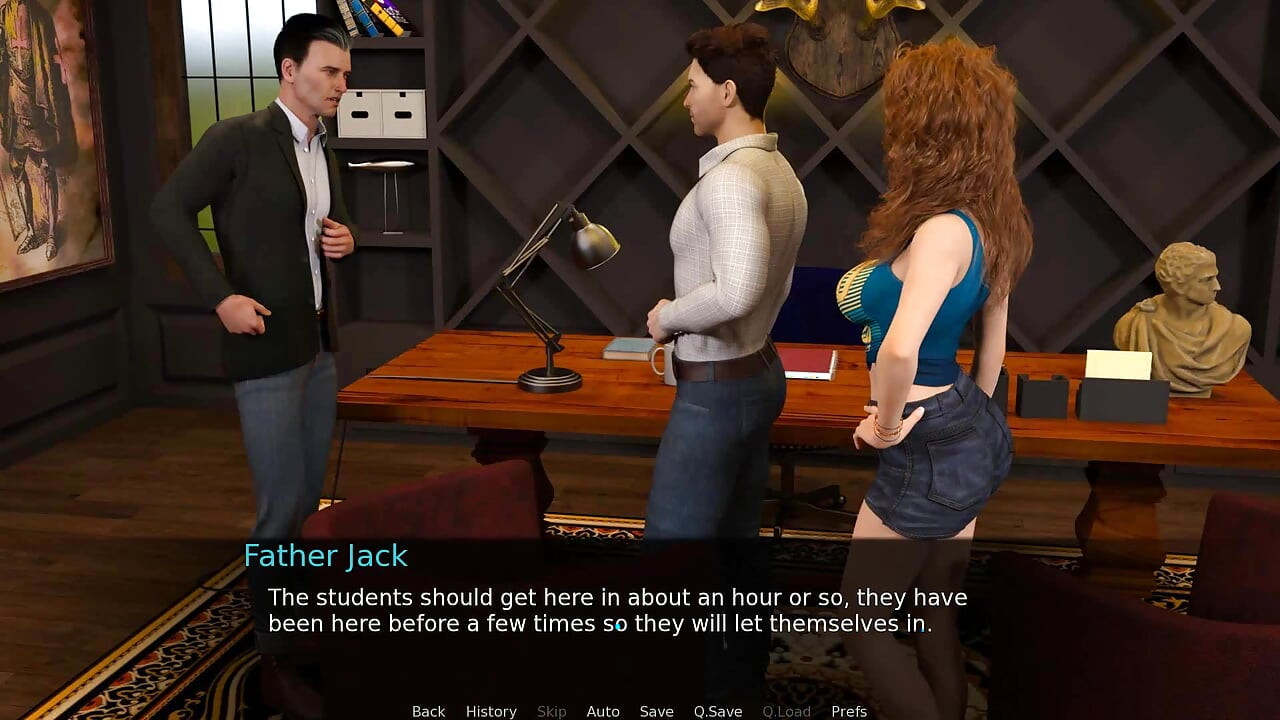Image resolution: width=1280 pixels, height=720 pixels.
Task: Open the Save game screen
Action: tap(656, 711)
